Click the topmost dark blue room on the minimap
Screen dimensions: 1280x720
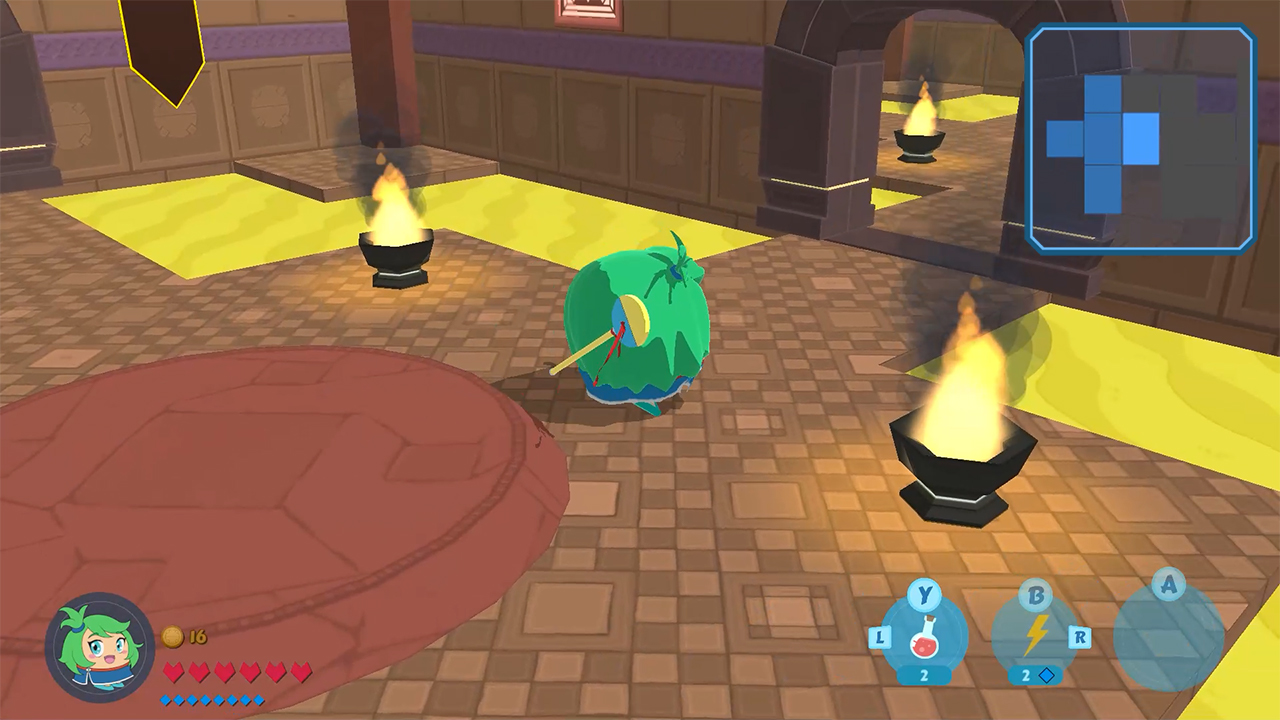click(1102, 93)
